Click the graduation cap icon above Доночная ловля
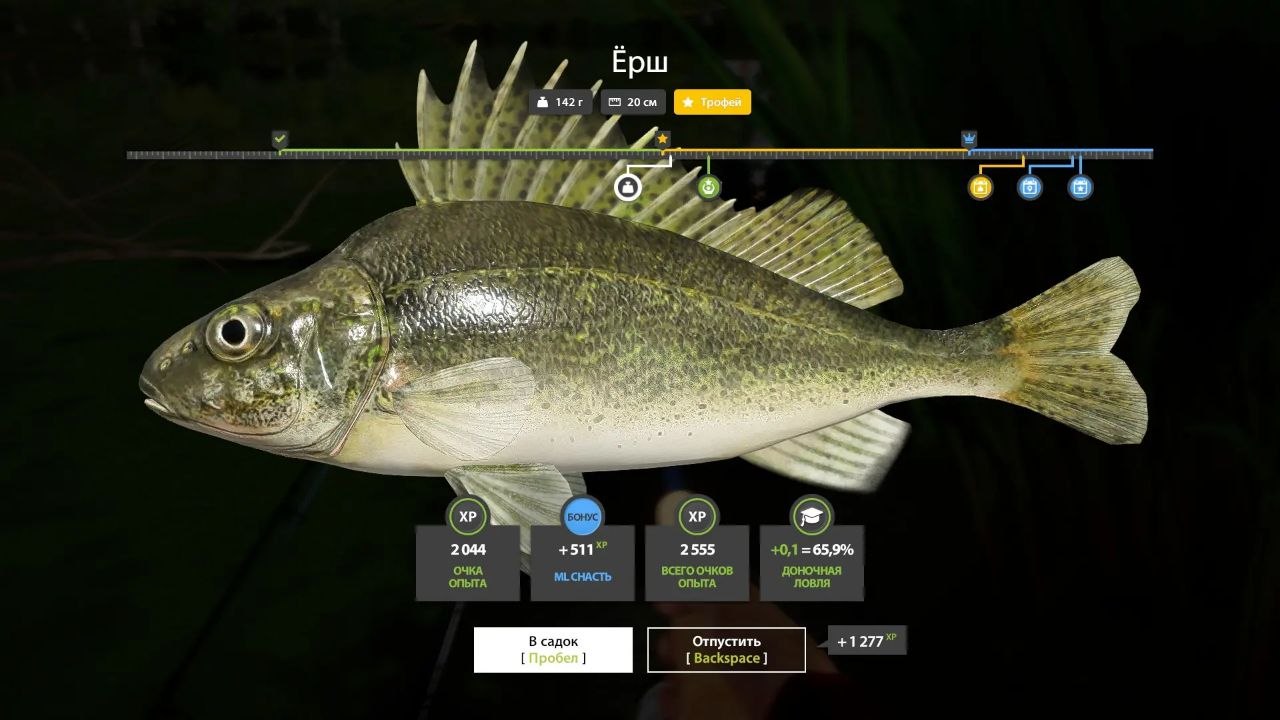 pyautogui.click(x=812, y=516)
